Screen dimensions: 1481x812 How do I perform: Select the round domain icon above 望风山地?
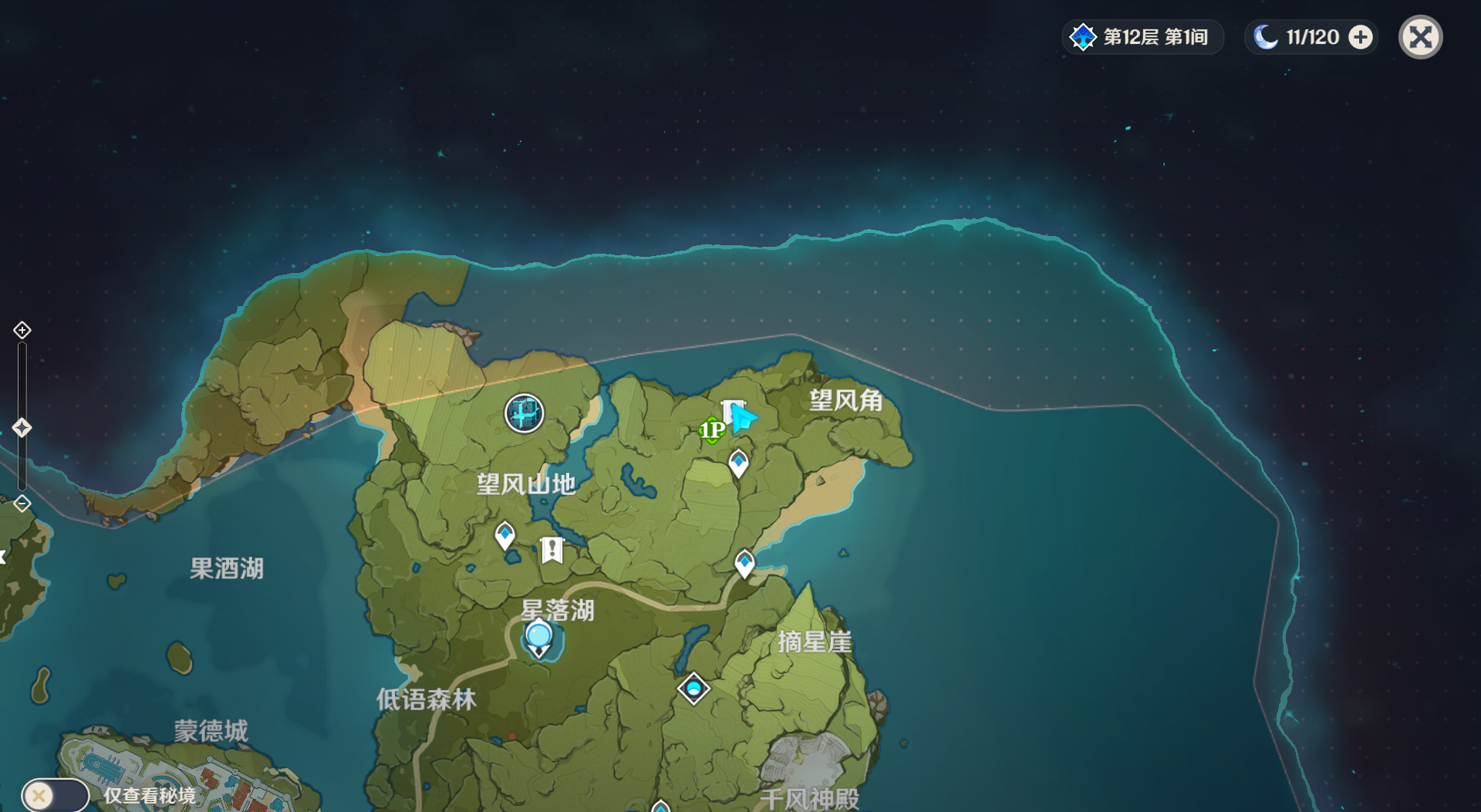[x=525, y=413]
